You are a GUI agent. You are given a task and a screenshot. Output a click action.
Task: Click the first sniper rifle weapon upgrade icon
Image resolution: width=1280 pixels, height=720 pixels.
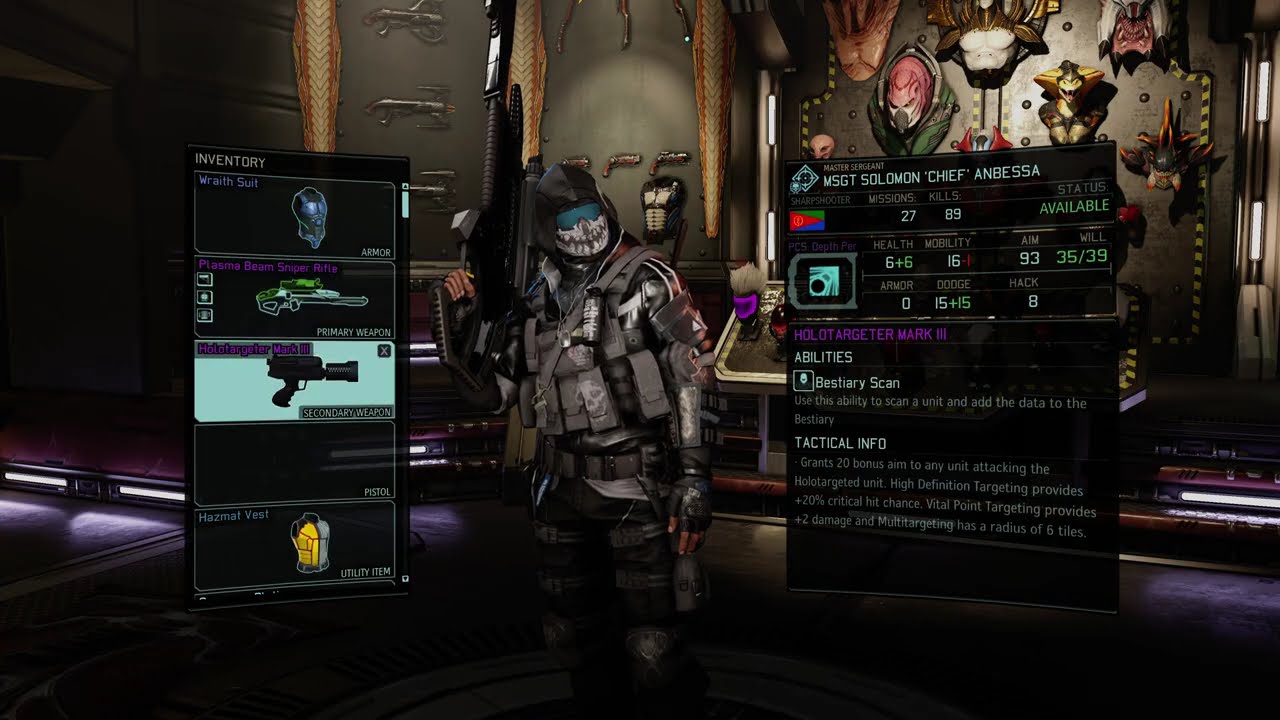coord(205,280)
